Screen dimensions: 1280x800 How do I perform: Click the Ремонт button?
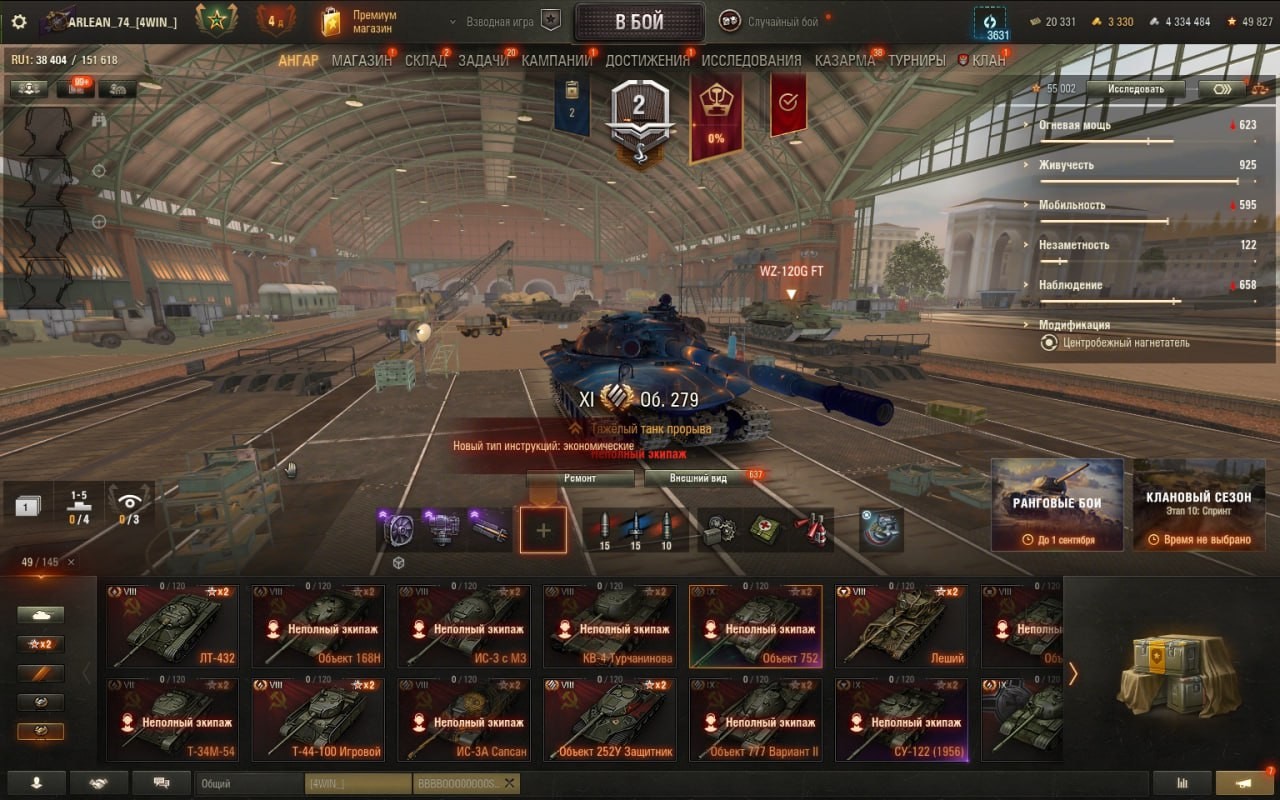580,478
